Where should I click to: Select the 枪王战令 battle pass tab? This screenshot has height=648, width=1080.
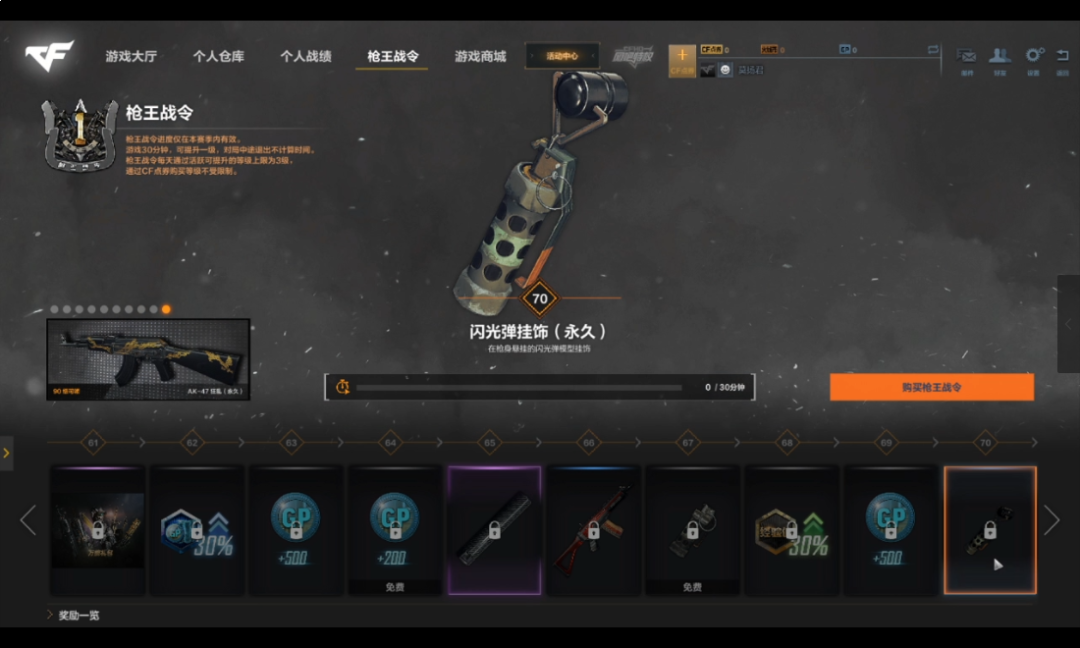[392, 57]
